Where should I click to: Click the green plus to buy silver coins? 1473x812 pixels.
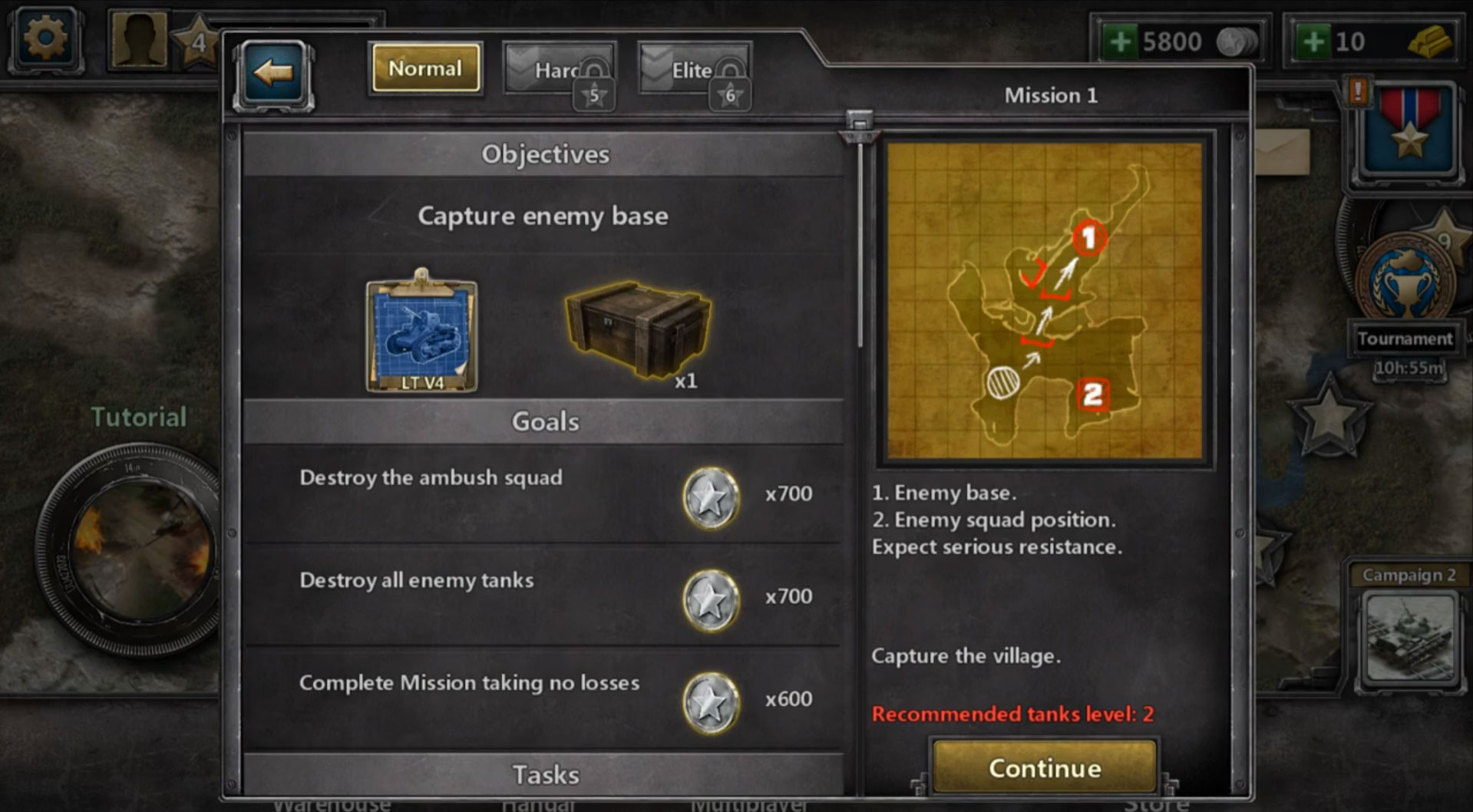point(1121,40)
